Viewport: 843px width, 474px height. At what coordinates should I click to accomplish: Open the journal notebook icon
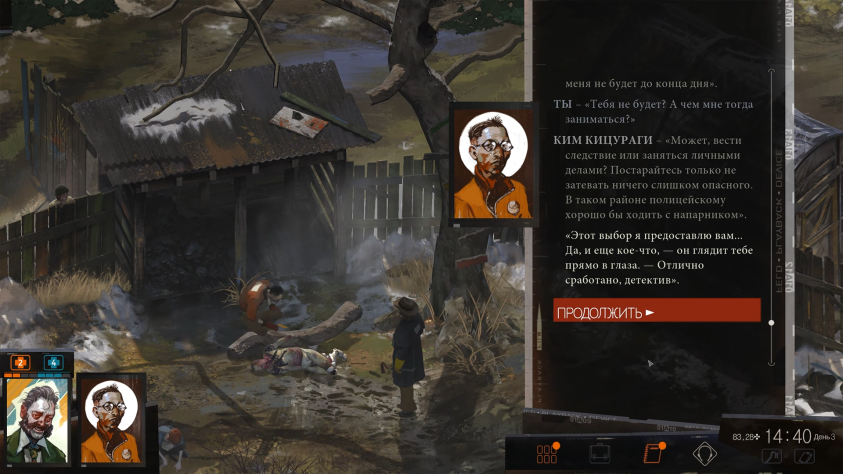coord(653,454)
